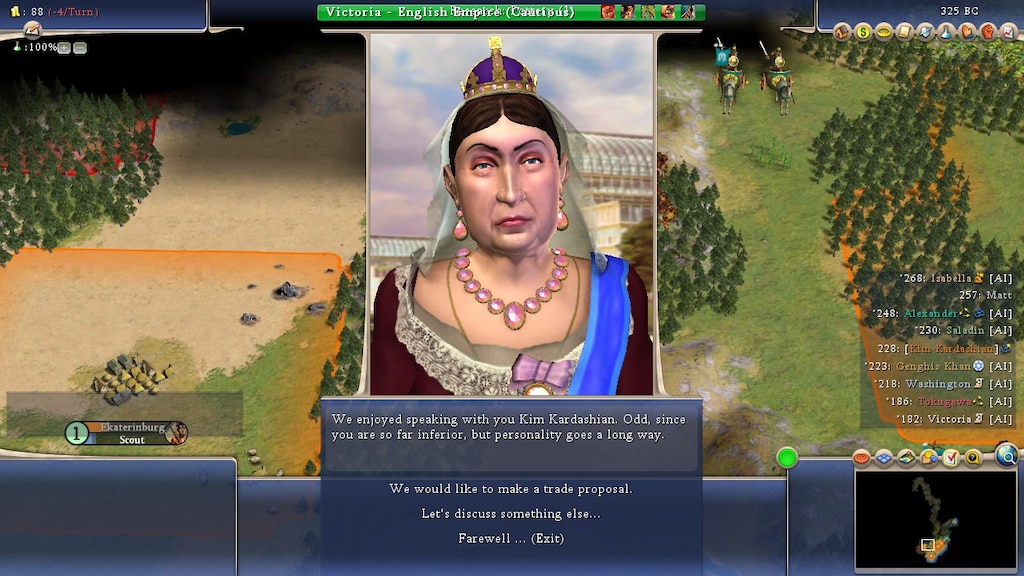Decrease the research rate with minus button
Screen dimensions: 1024x576
(80, 47)
